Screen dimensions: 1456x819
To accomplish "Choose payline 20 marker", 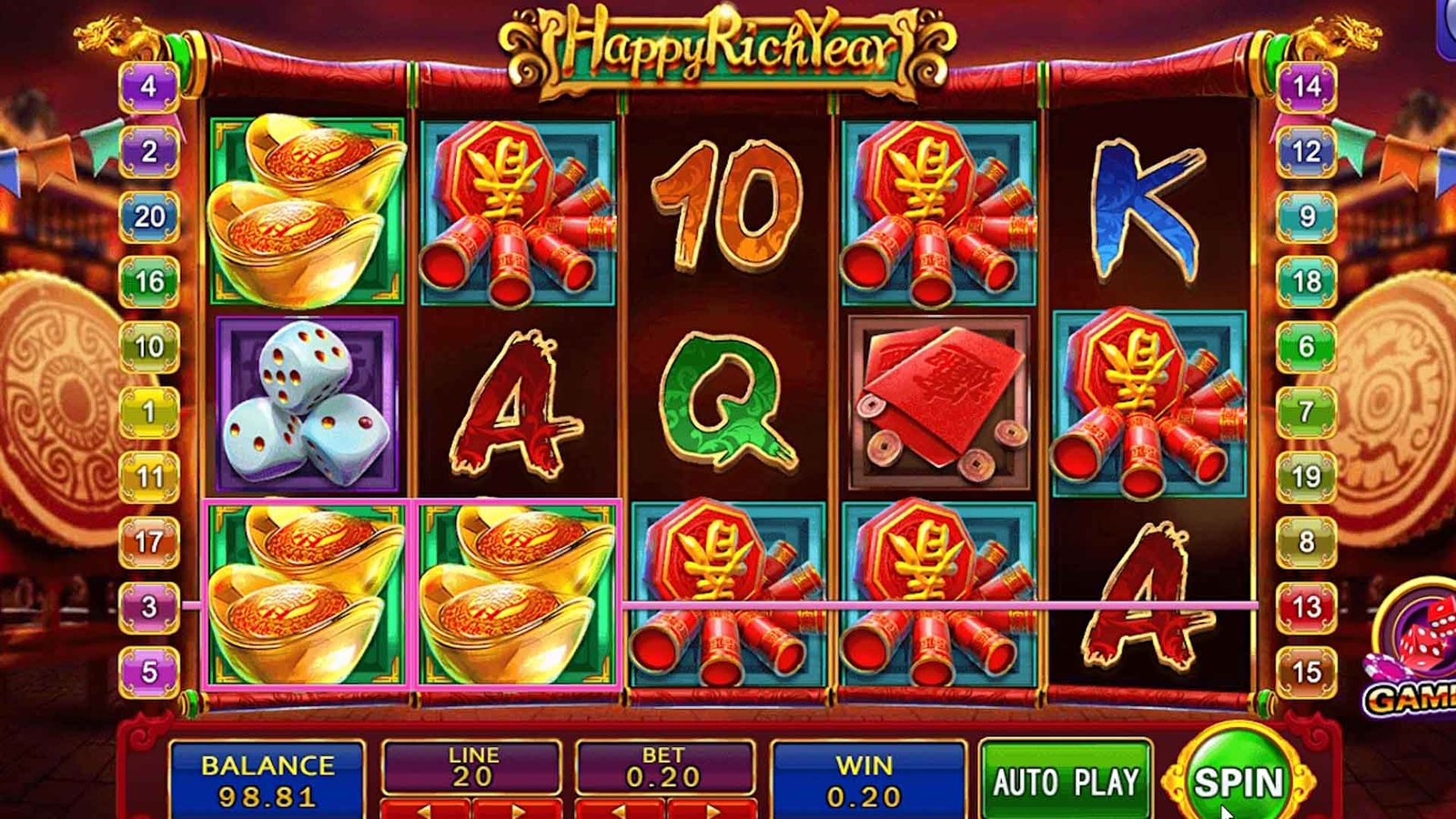I will tap(149, 217).
